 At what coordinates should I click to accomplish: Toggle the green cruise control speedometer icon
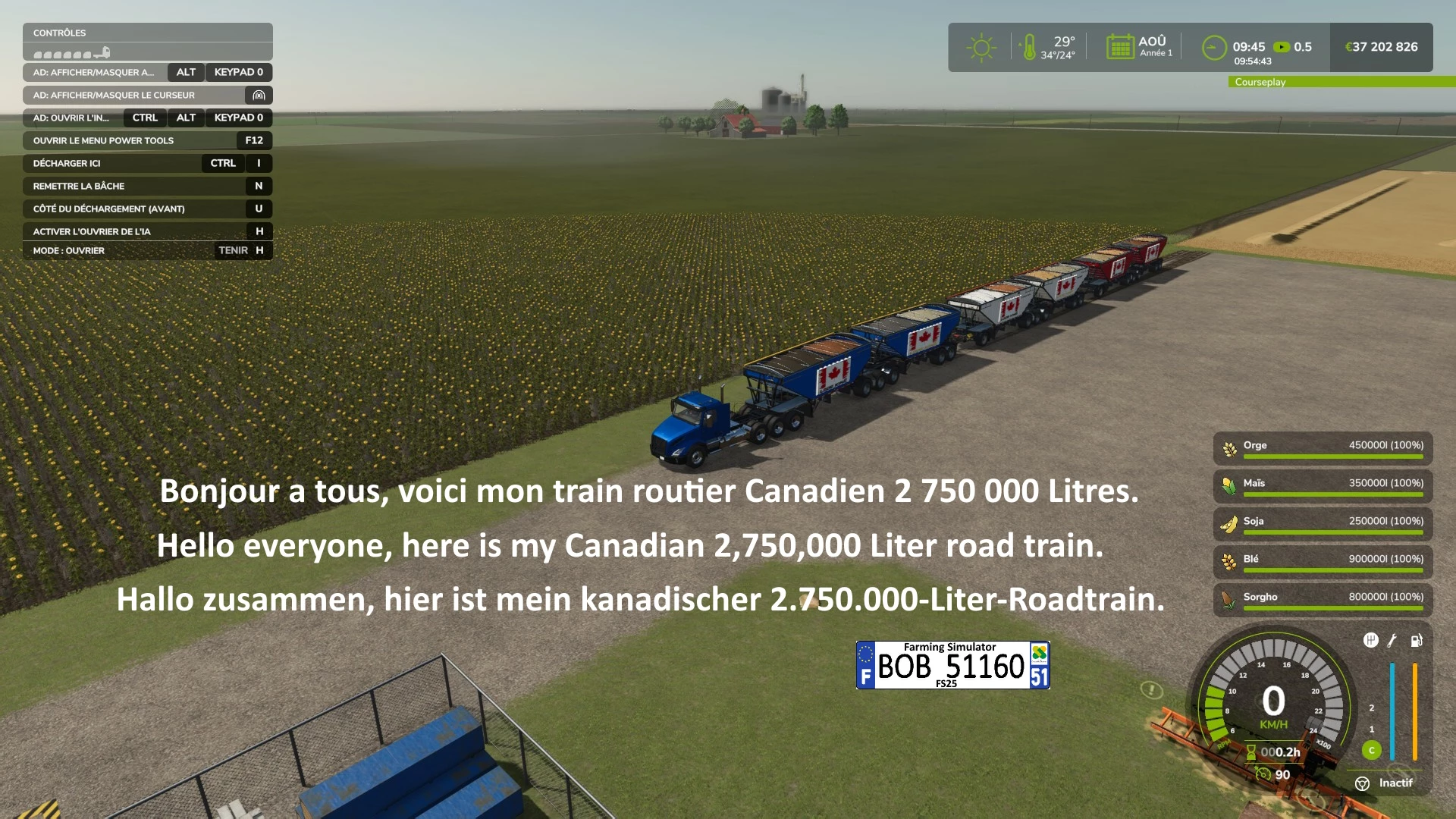coord(1263,774)
